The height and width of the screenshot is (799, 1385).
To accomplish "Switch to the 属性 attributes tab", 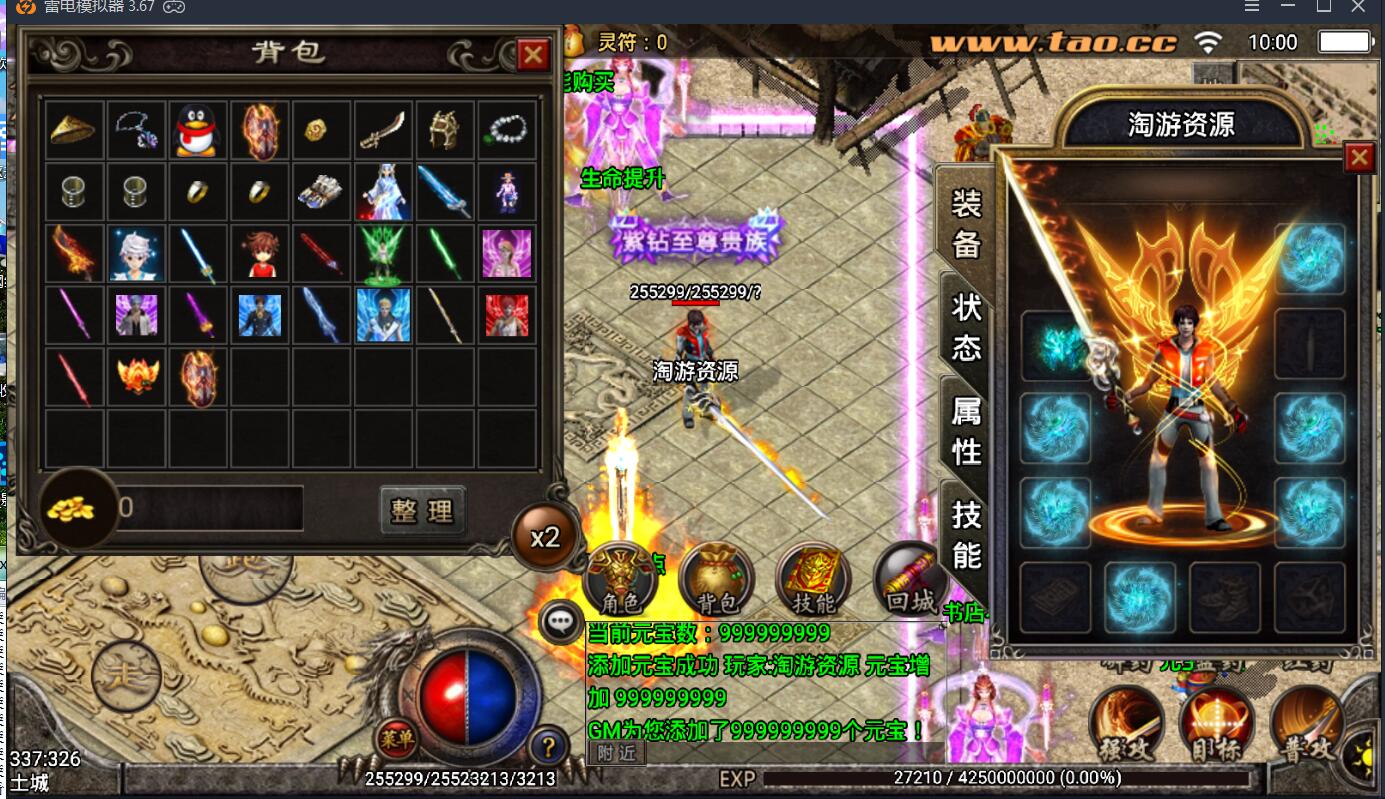I will [965, 430].
